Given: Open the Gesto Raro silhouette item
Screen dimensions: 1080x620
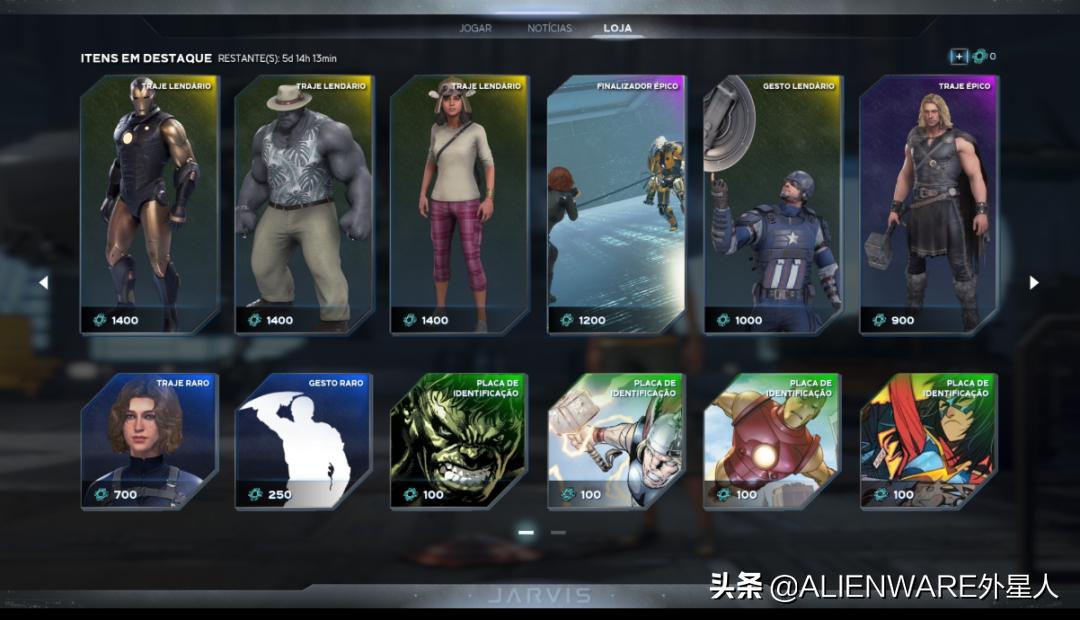Looking at the screenshot, I should (304, 441).
